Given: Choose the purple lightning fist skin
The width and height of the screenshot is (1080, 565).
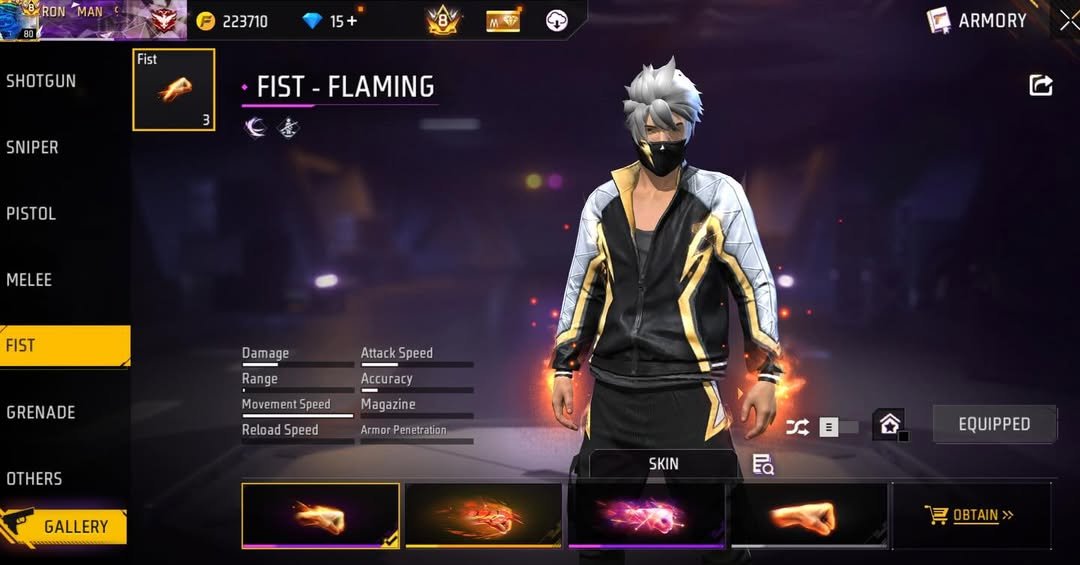Looking at the screenshot, I should (x=646, y=516).
